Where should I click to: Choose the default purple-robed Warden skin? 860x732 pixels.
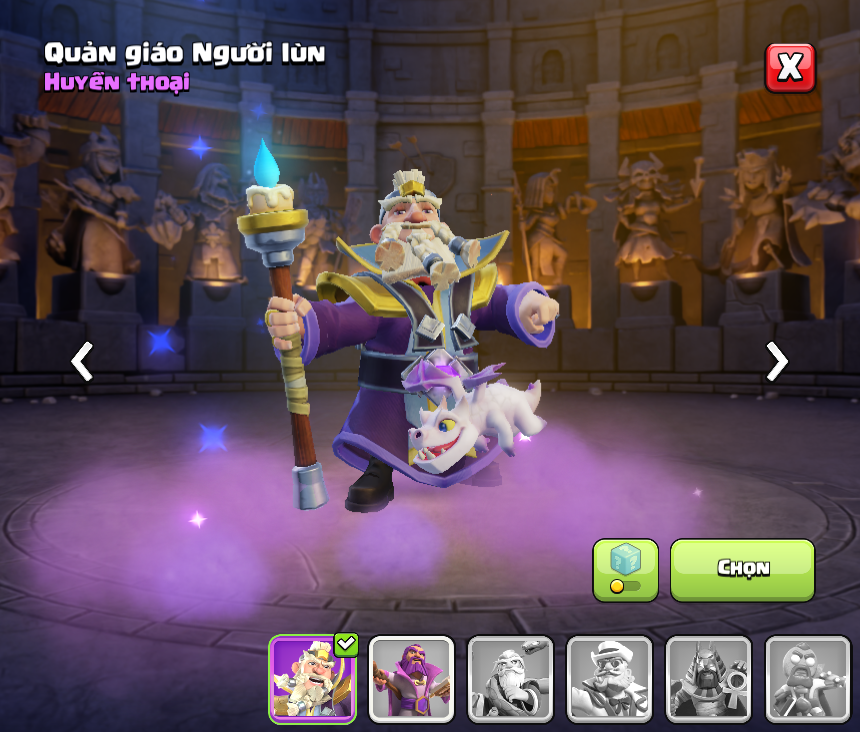(x=411, y=679)
